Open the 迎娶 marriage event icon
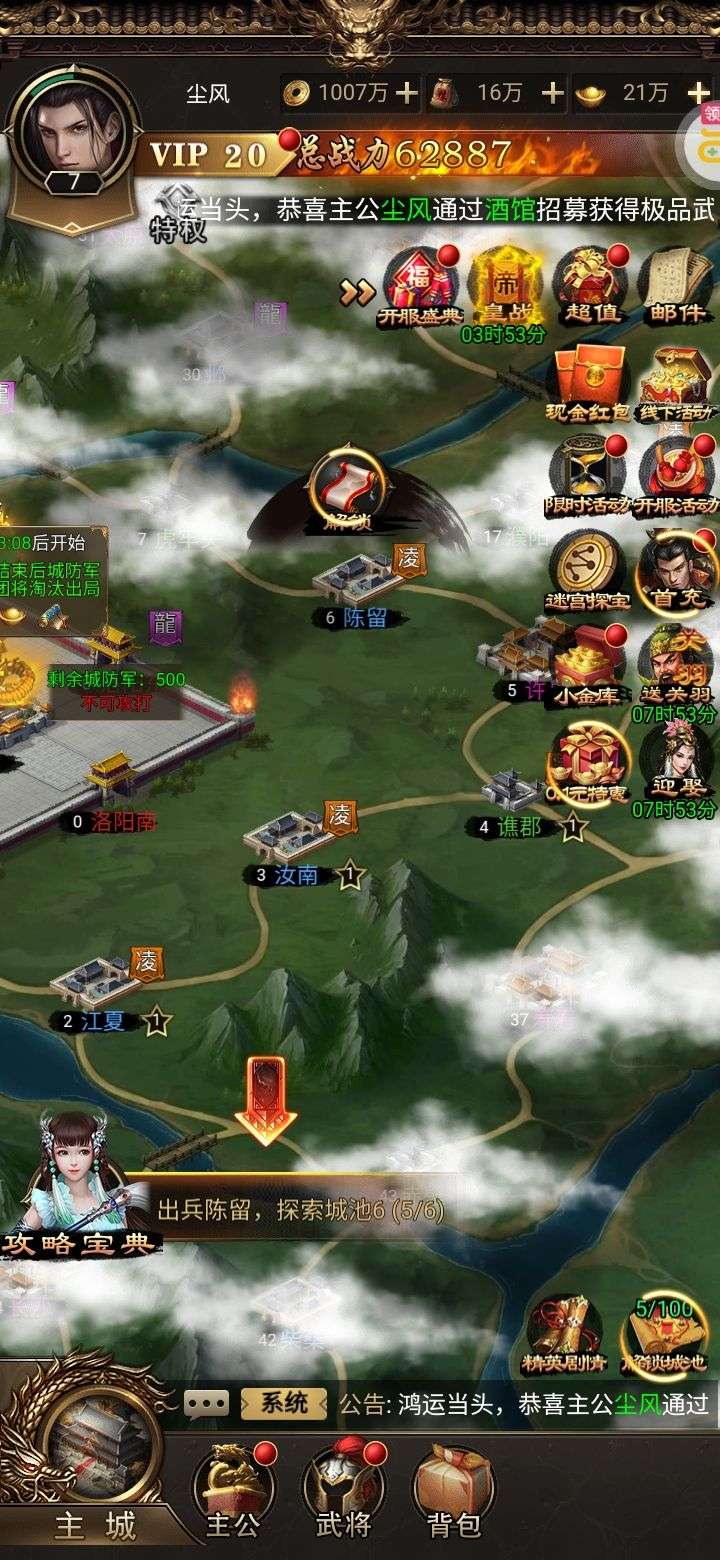 (x=676, y=759)
